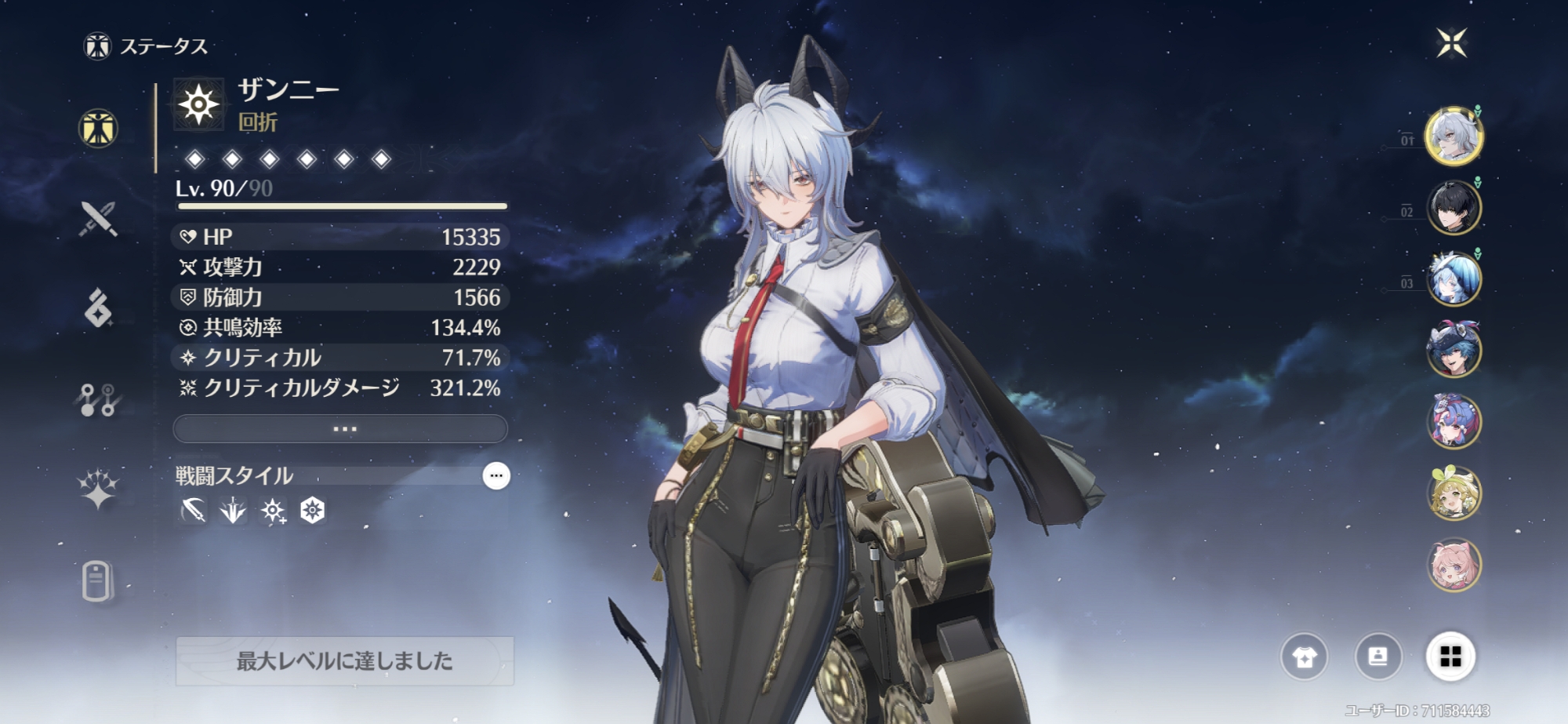Screen dimensions: 1568x724
Task: Select the blonde character with green bow portrait
Action: (1454, 493)
